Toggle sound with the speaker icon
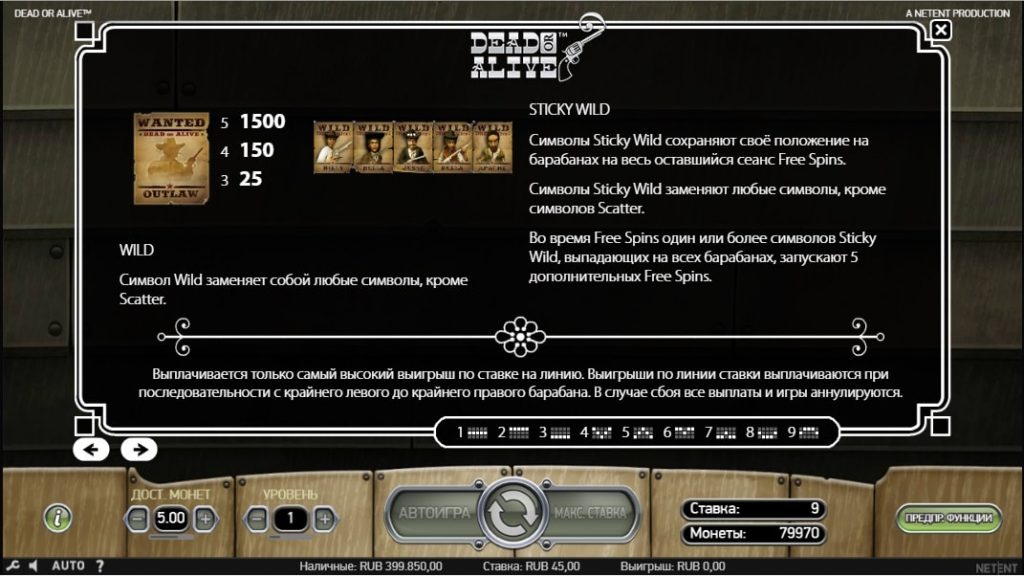Screen dimensions: 1024x576 [33, 566]
